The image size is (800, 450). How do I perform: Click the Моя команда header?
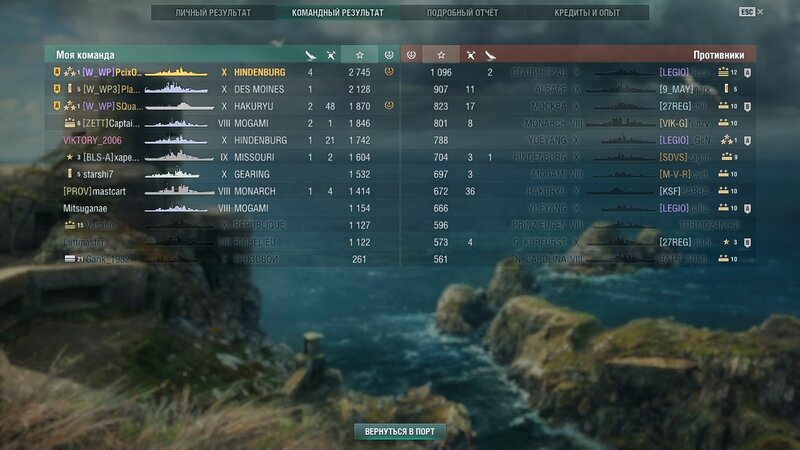pos(86,55)
